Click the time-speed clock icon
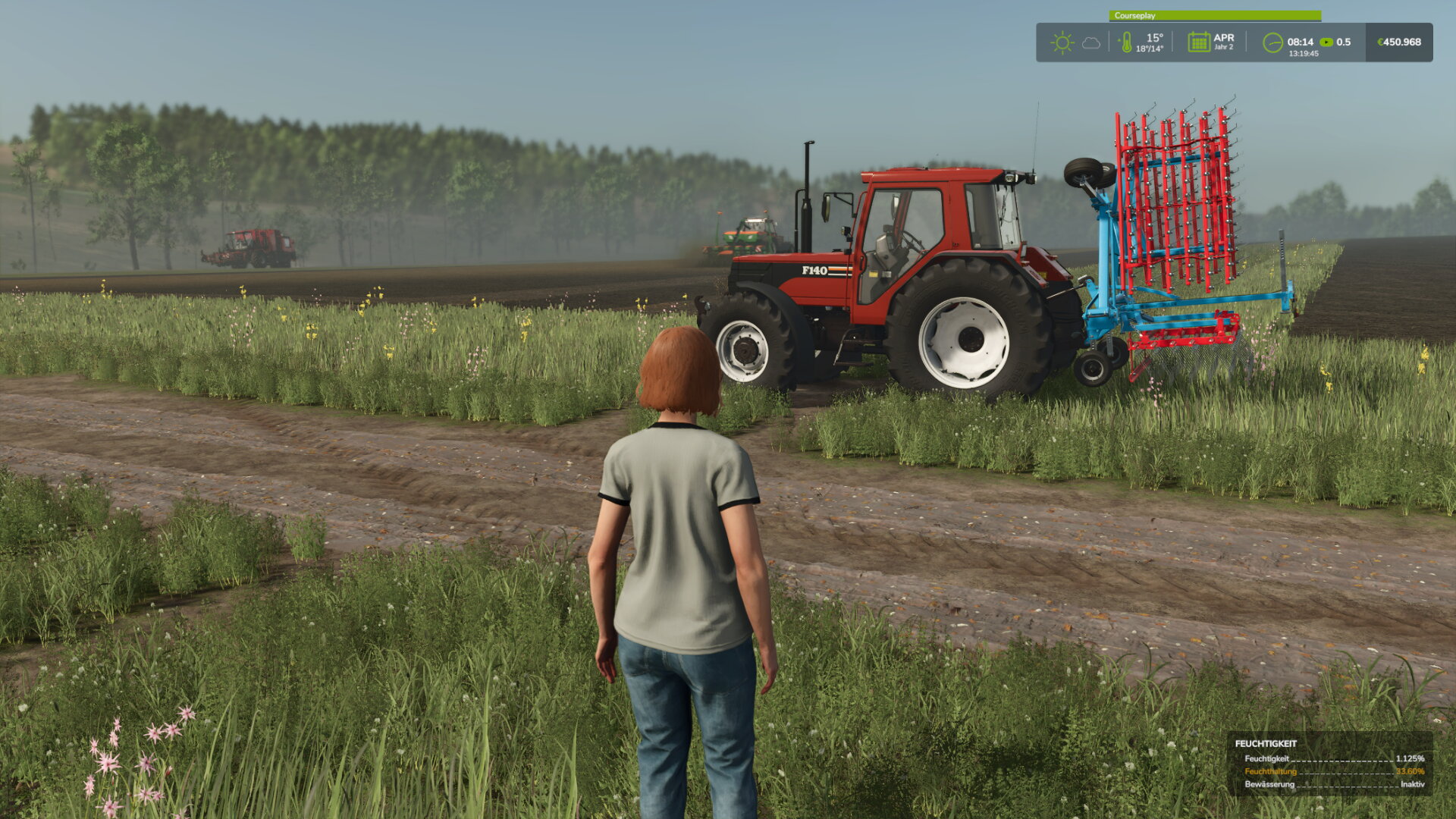 pyautogui.click(x=1272, y=42)
